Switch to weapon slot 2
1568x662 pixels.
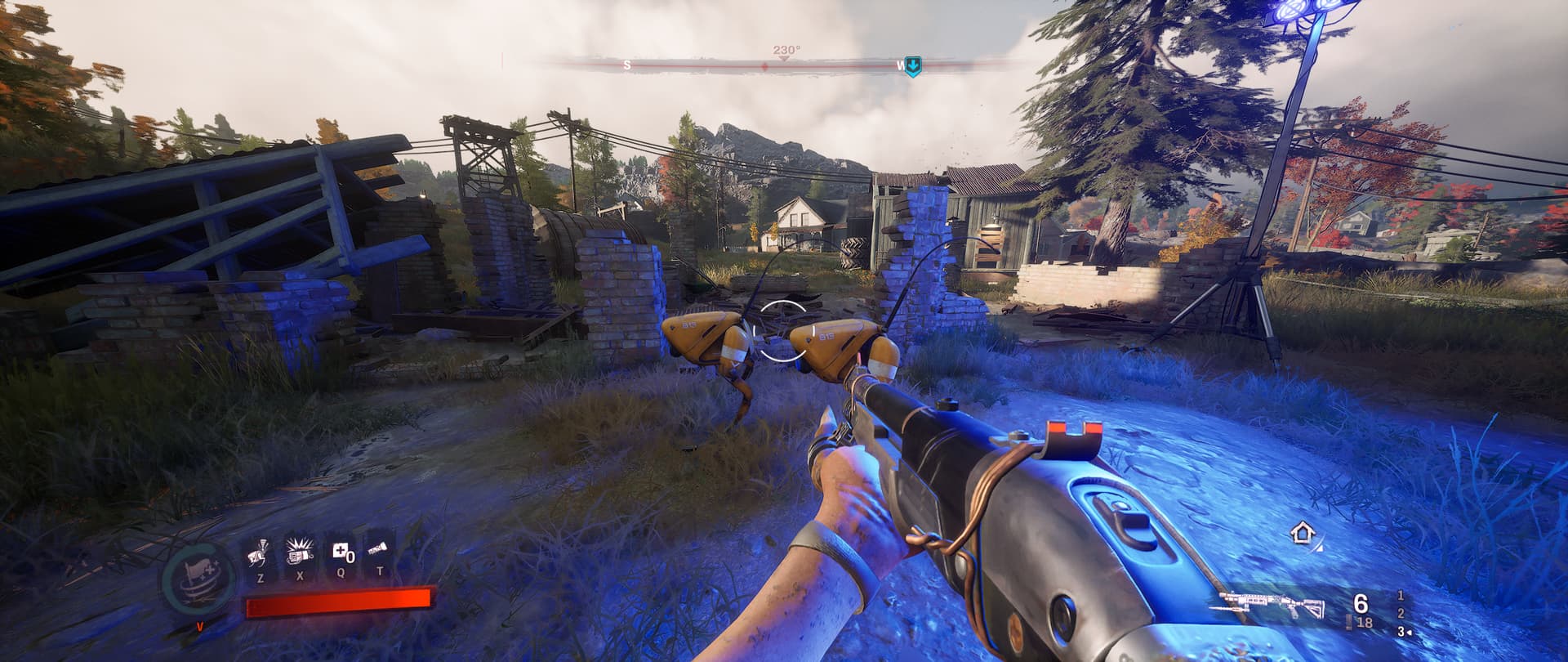point(1401,614)
